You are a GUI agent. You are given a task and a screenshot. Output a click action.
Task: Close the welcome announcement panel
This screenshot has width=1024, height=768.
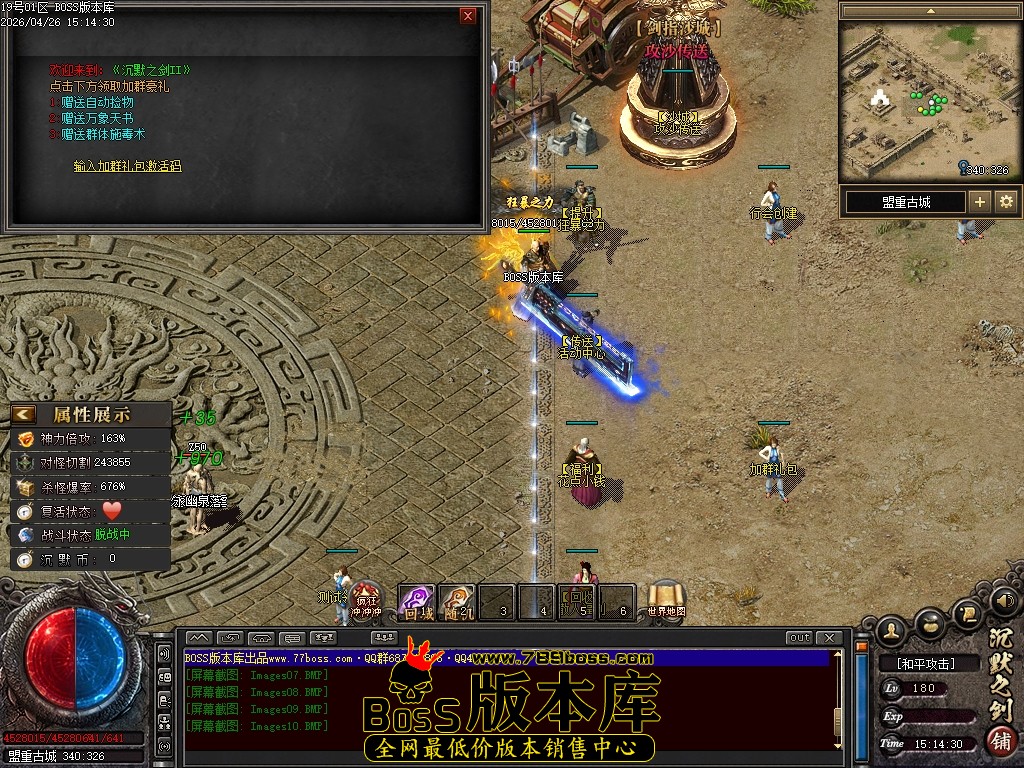[x=468, y=16]
